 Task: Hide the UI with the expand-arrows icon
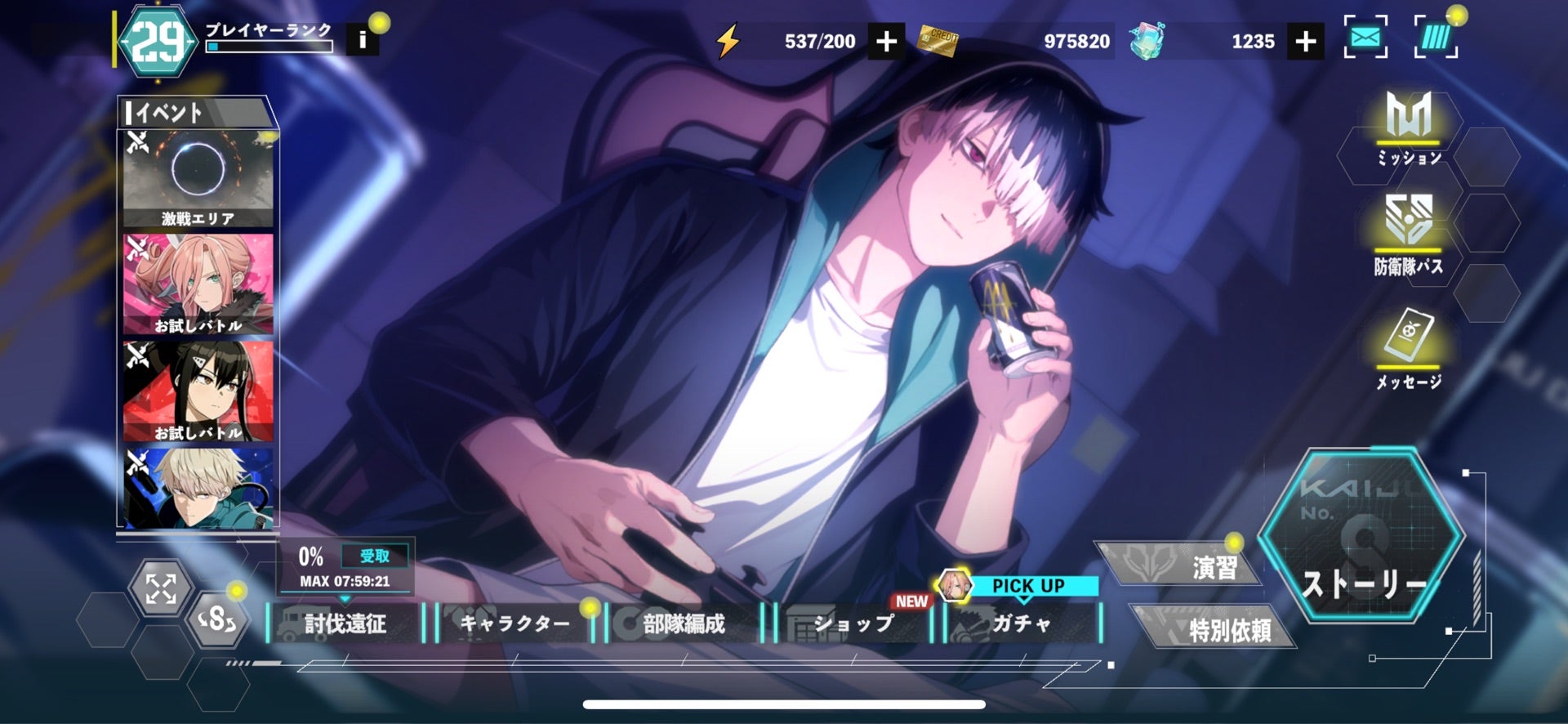(161, 588)
